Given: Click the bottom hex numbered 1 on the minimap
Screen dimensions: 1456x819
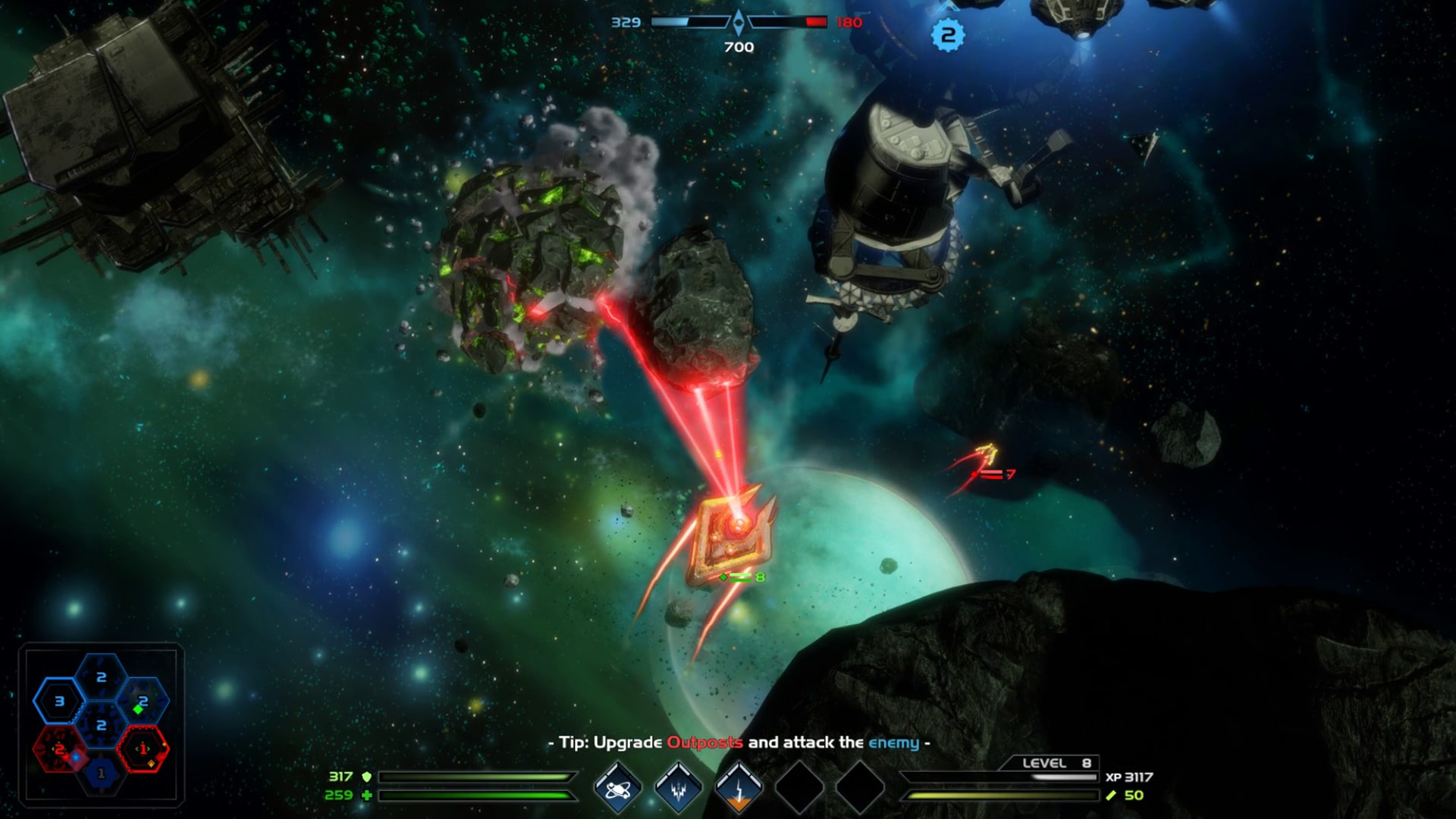Looking at the screenshot, I should coord(101,771).
